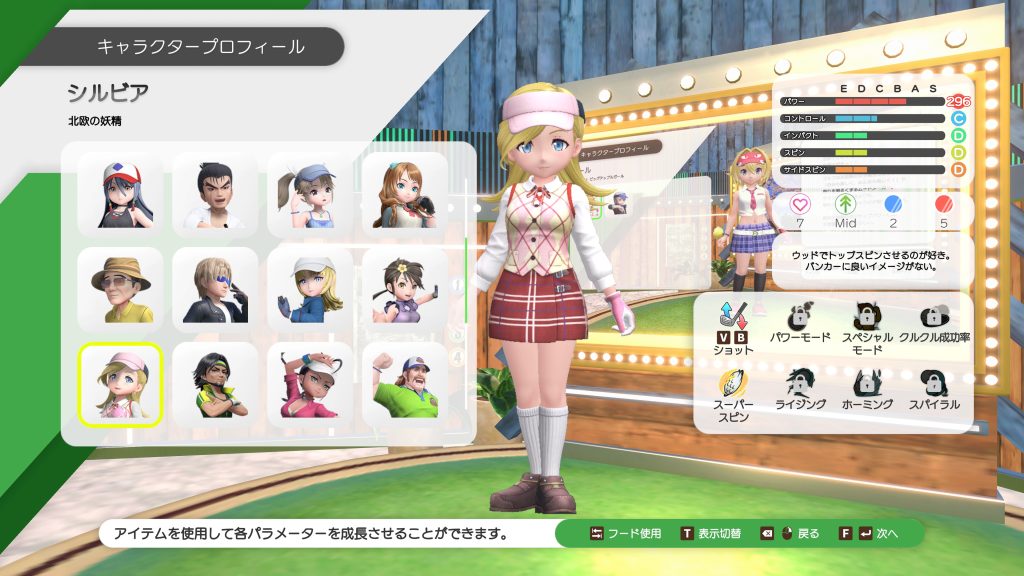Viewport: 1024px width, 576px height.
Task: Select the long brown-haired girl with black glove
Action: pyautogui.click(x=404, y=192)
